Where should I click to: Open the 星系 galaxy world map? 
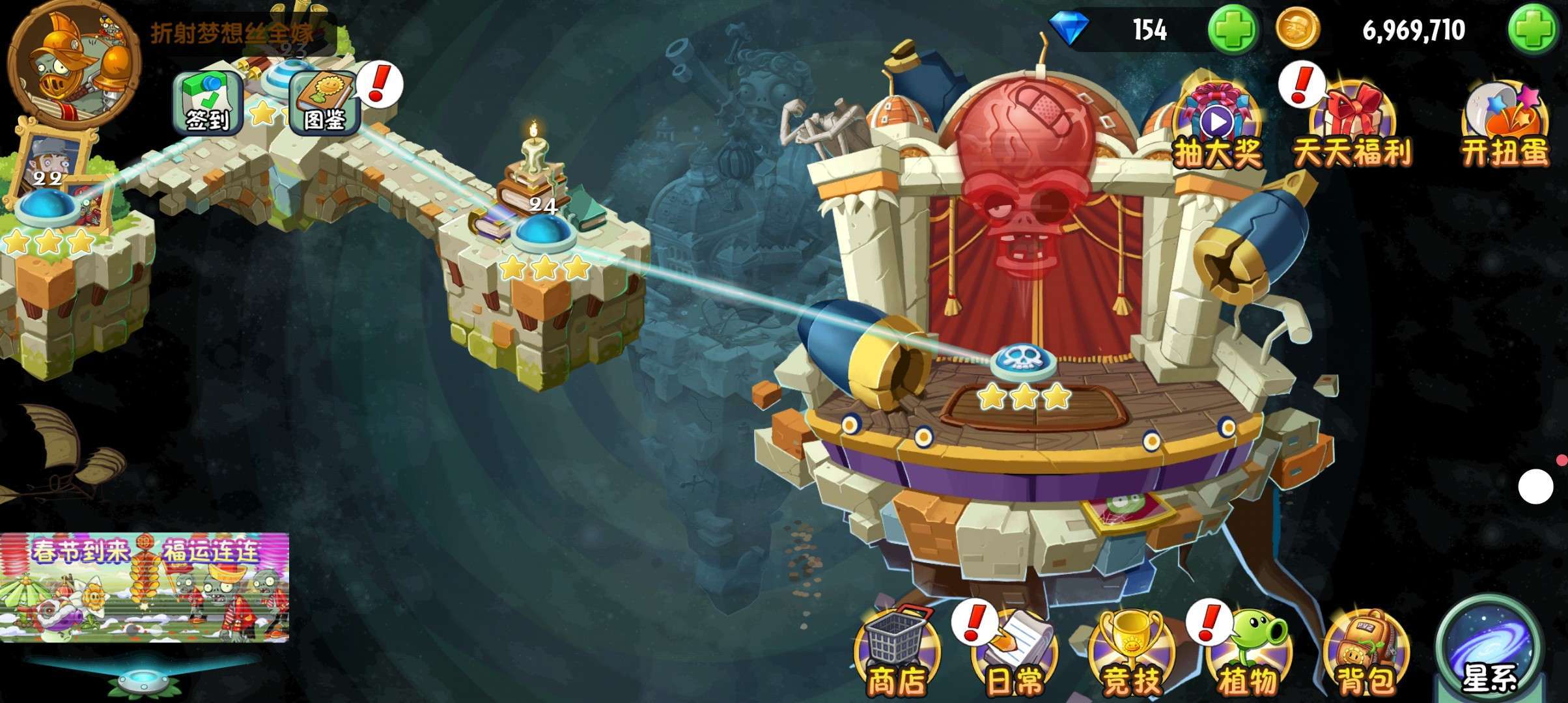pos(1488,651)
